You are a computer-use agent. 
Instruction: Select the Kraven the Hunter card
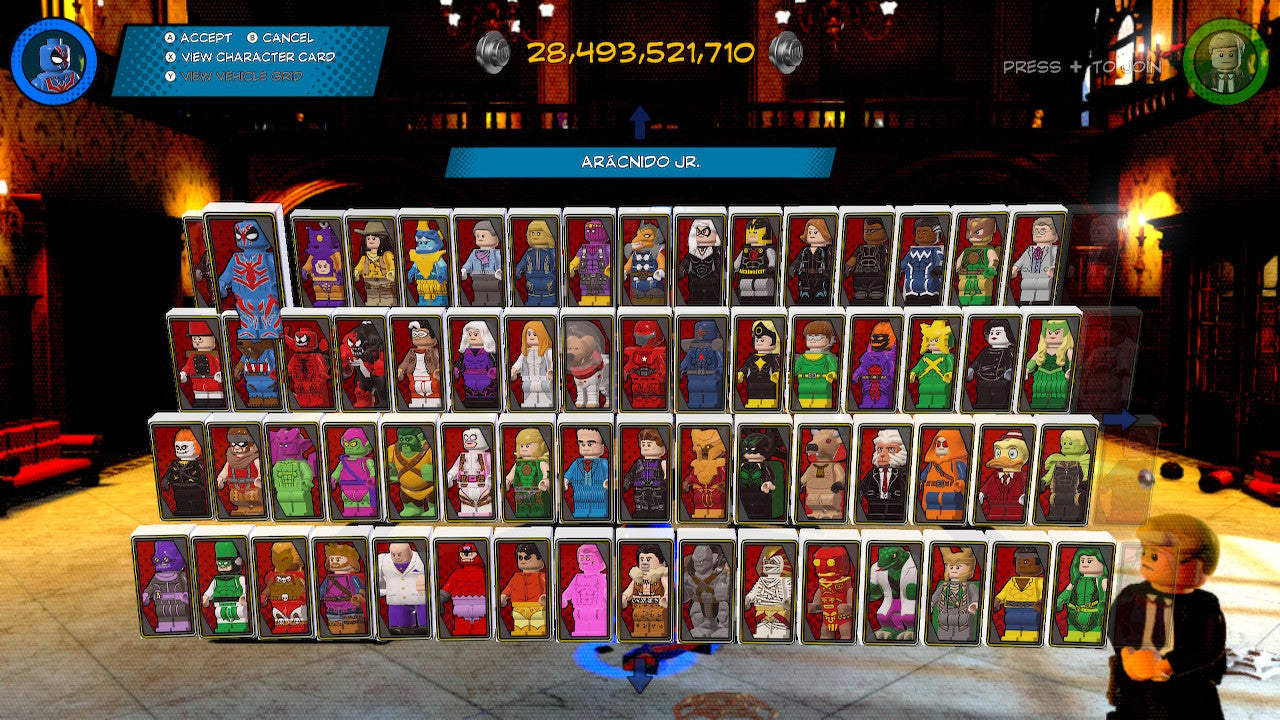(645, 587)
